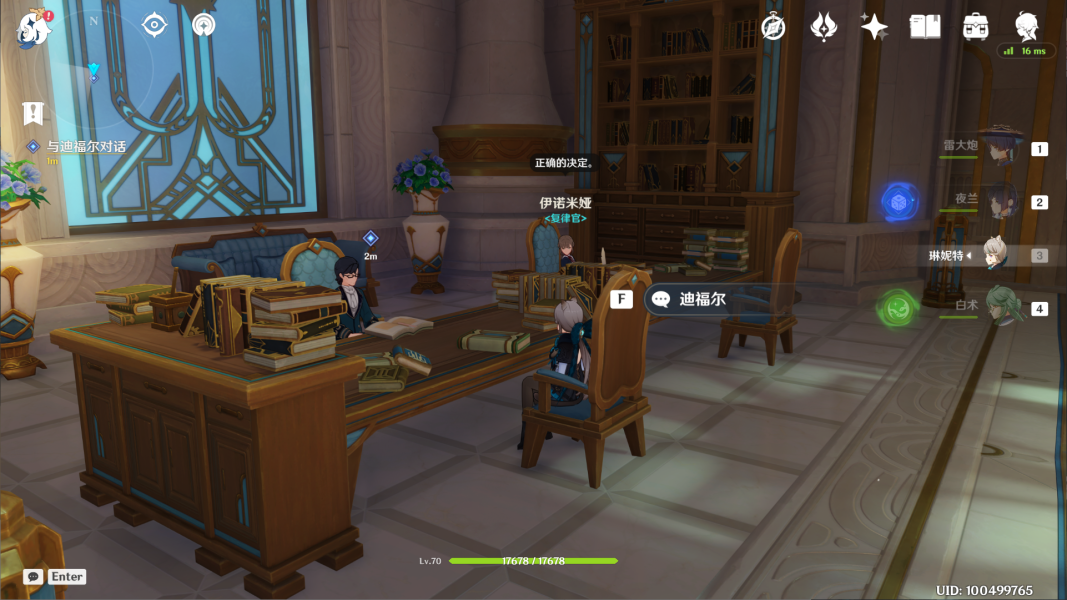Switch to party member 白术
Screen dimensions: 1067x600
[x=1000, y=307]
